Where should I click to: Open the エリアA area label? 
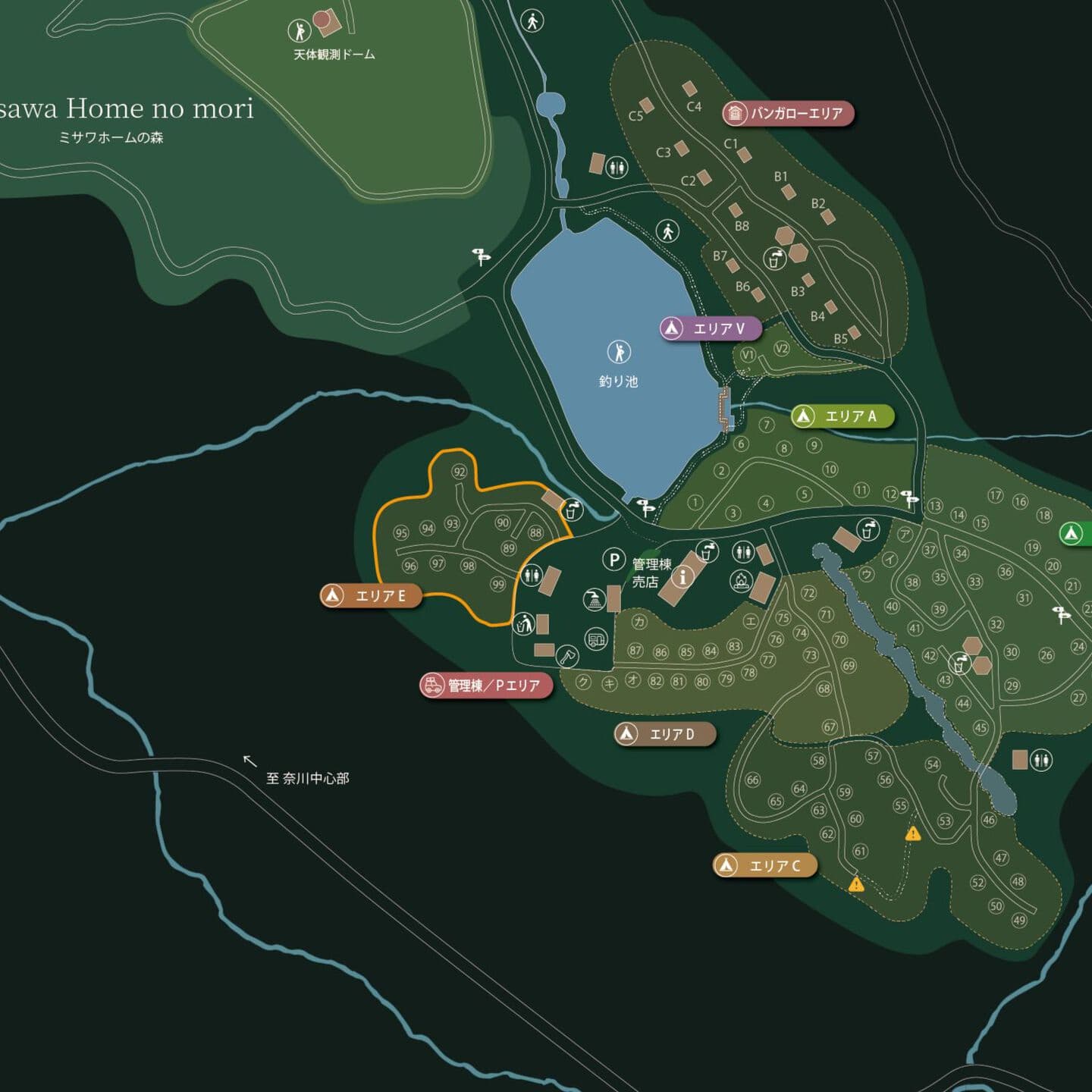click(842, 416)
